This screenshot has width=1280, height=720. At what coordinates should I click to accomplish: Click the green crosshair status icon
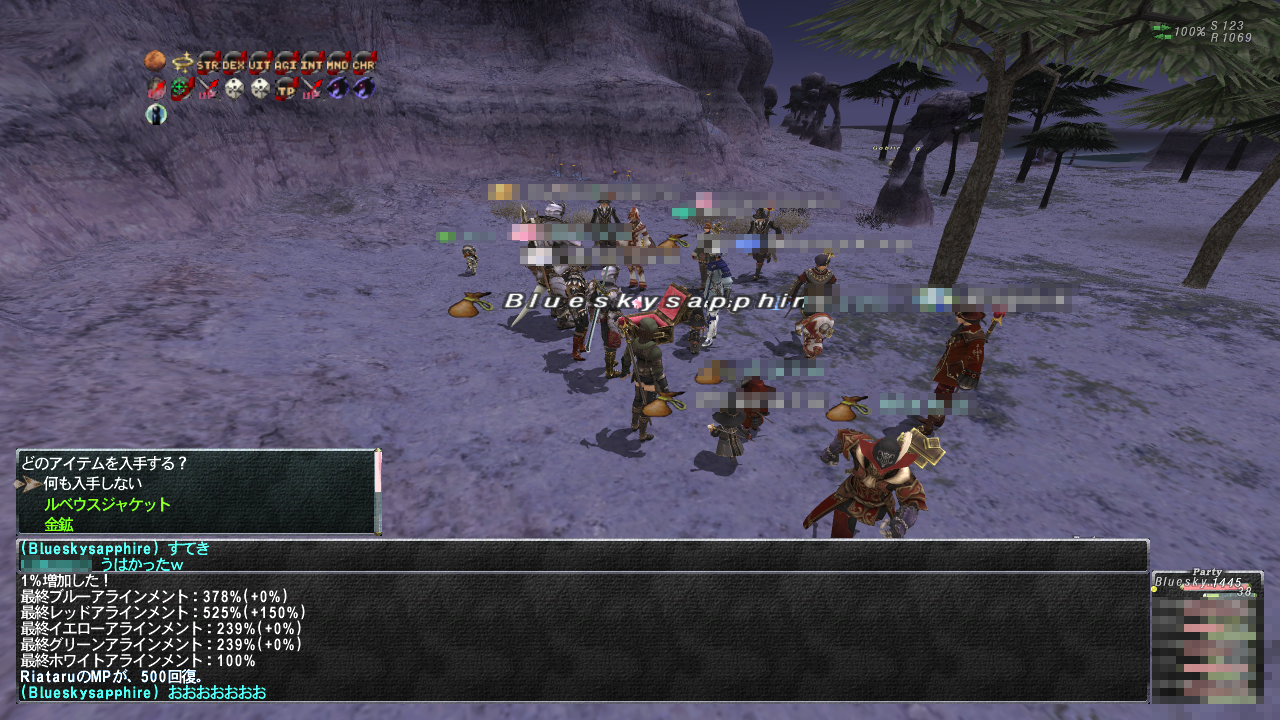click(182, 89)
